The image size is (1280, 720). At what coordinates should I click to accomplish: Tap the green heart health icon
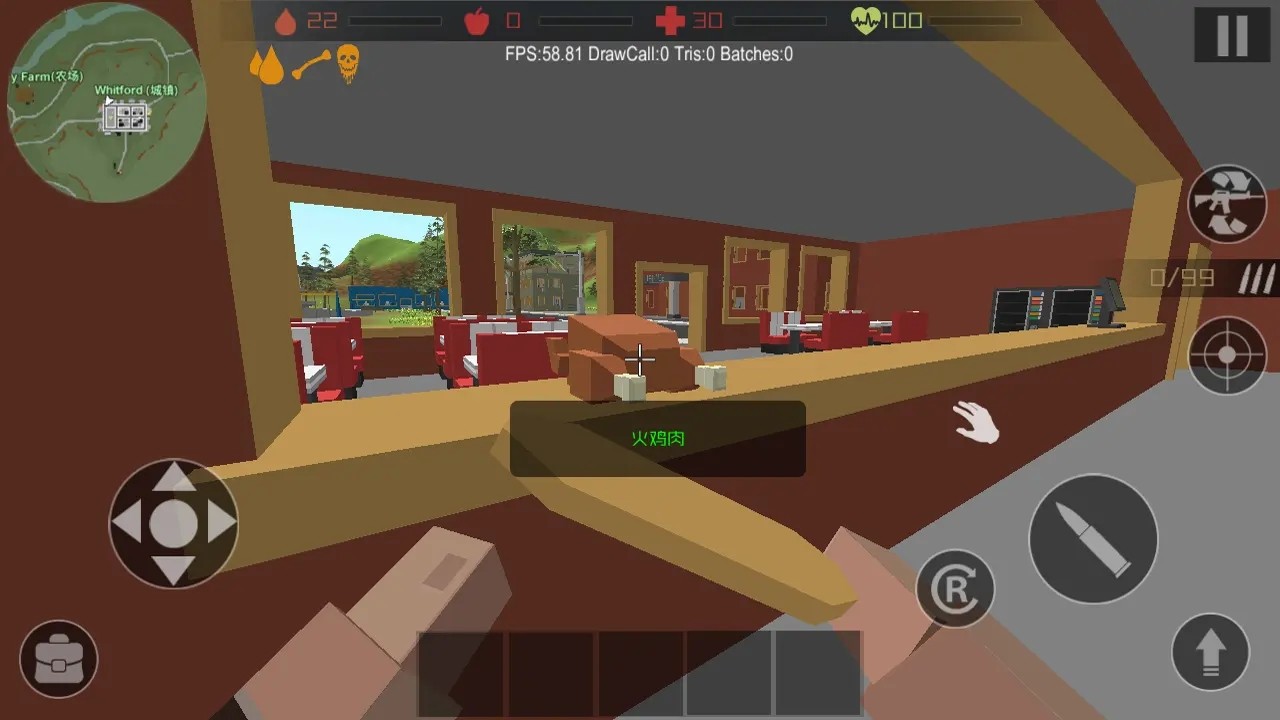point(868,17)
